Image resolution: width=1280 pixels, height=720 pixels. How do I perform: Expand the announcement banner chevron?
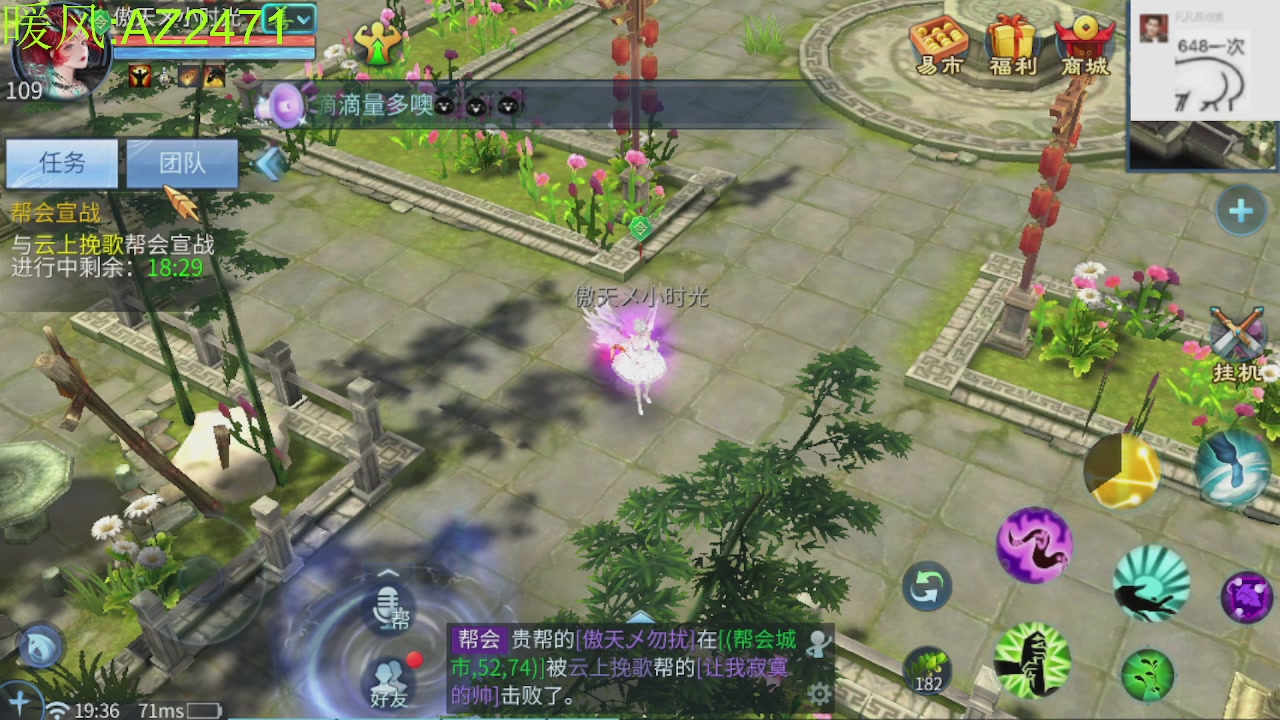[388, 572]
